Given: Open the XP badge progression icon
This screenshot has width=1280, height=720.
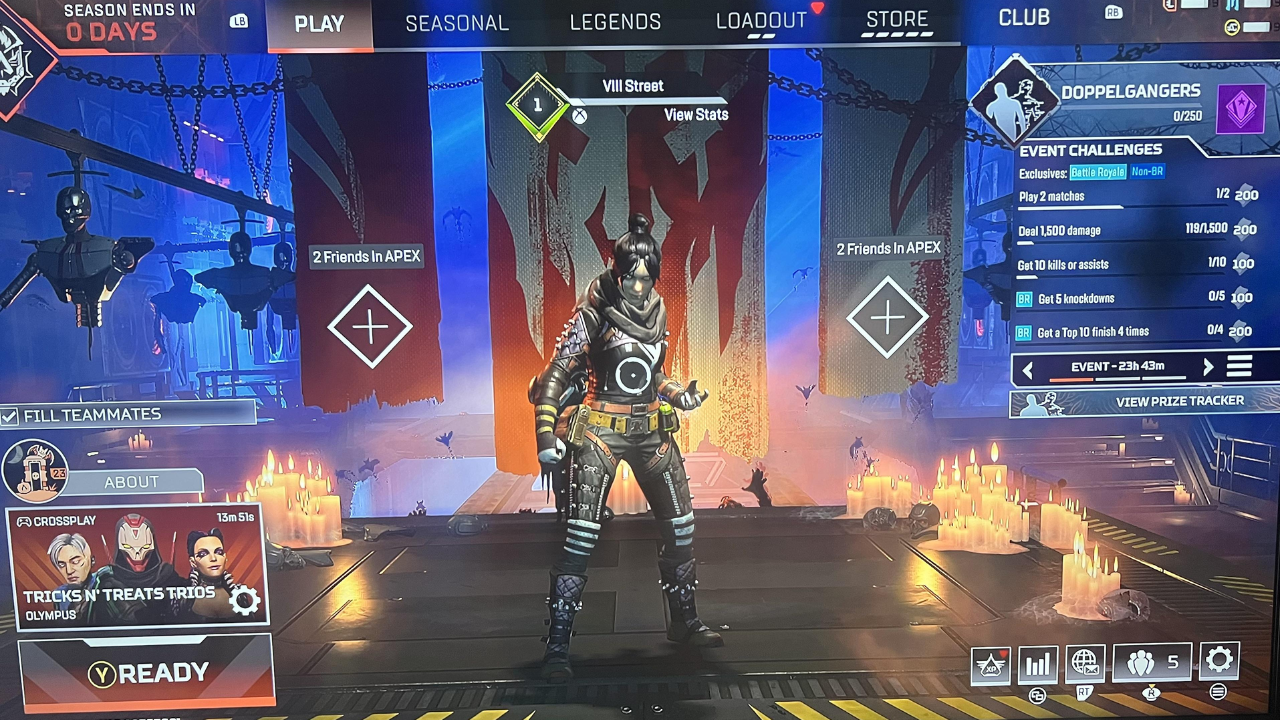Looking at the screenshot, I should [x=990, y=663].
